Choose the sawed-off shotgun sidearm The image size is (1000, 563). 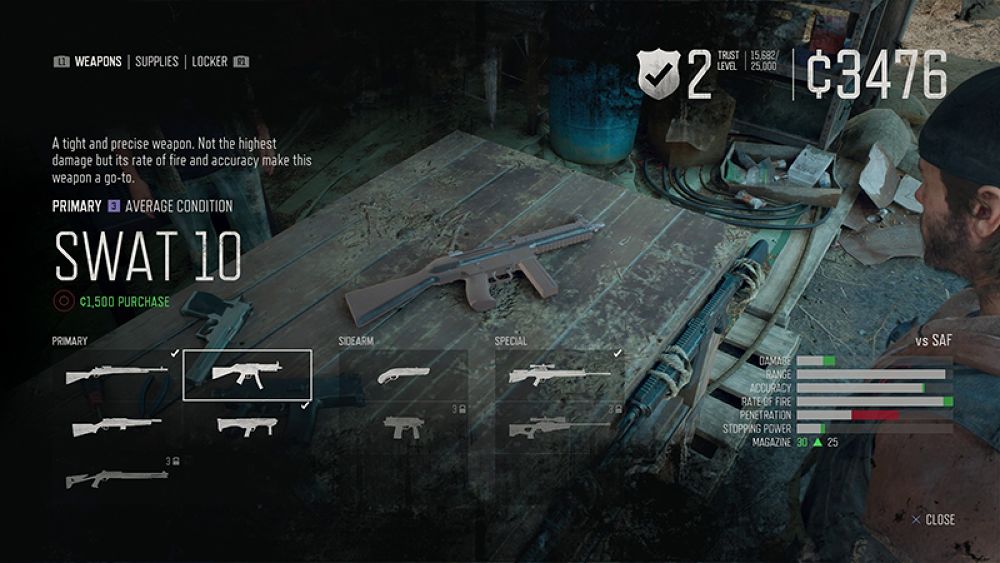pos(403,375)
